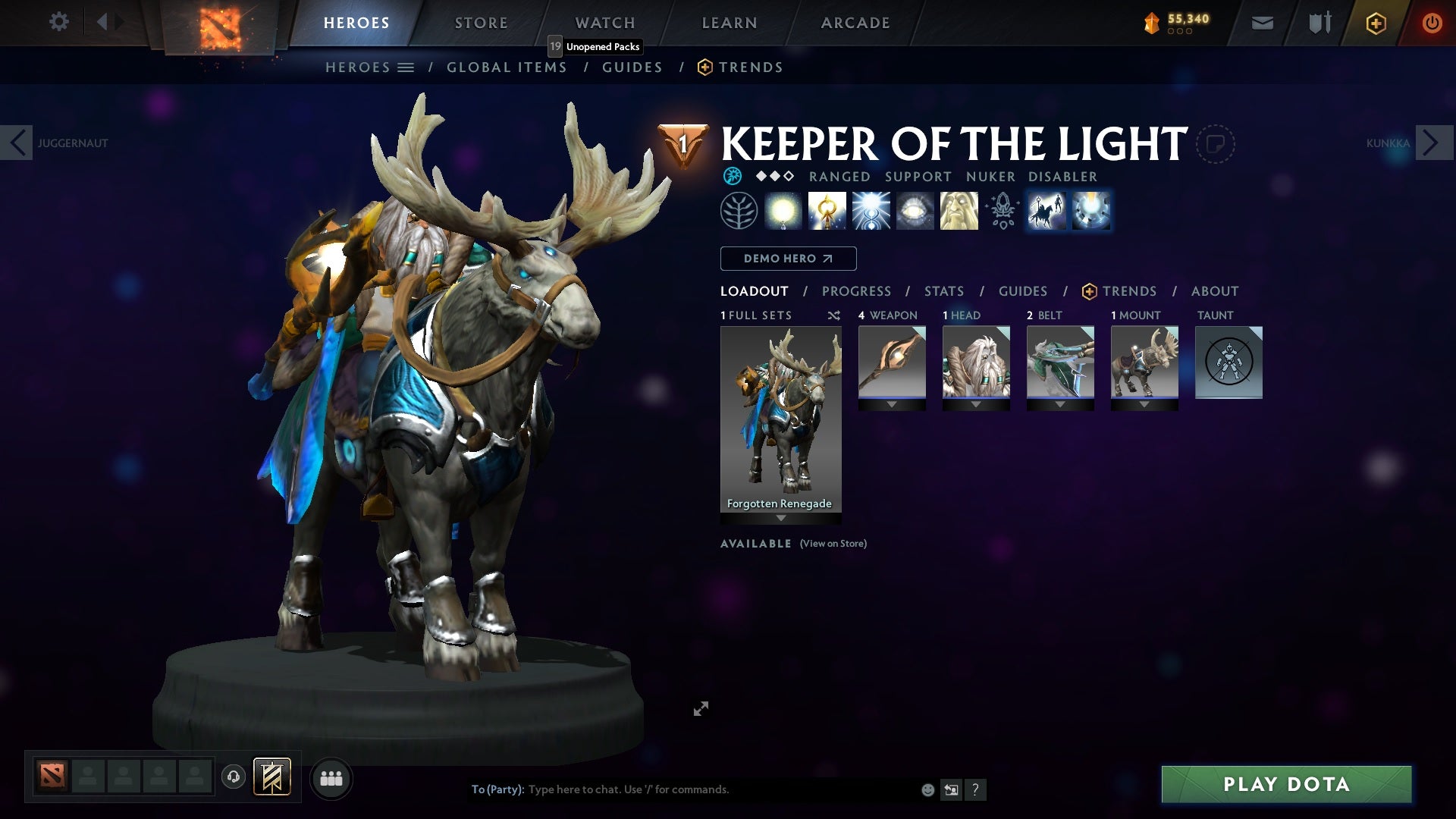Open friends list via people icon
1456x819 pixels.
331,778
